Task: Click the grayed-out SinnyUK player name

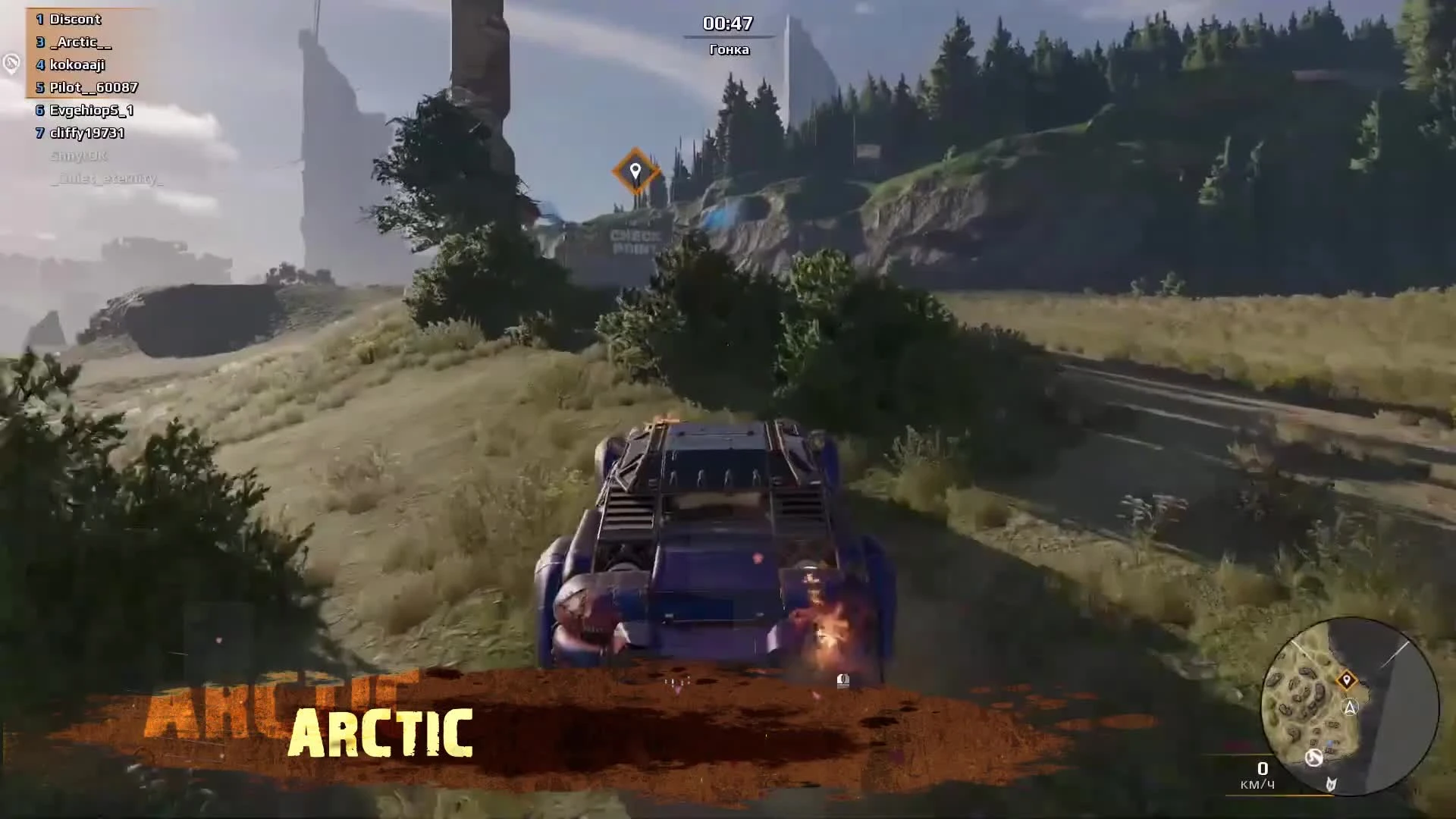Action: tap(78, 157)
